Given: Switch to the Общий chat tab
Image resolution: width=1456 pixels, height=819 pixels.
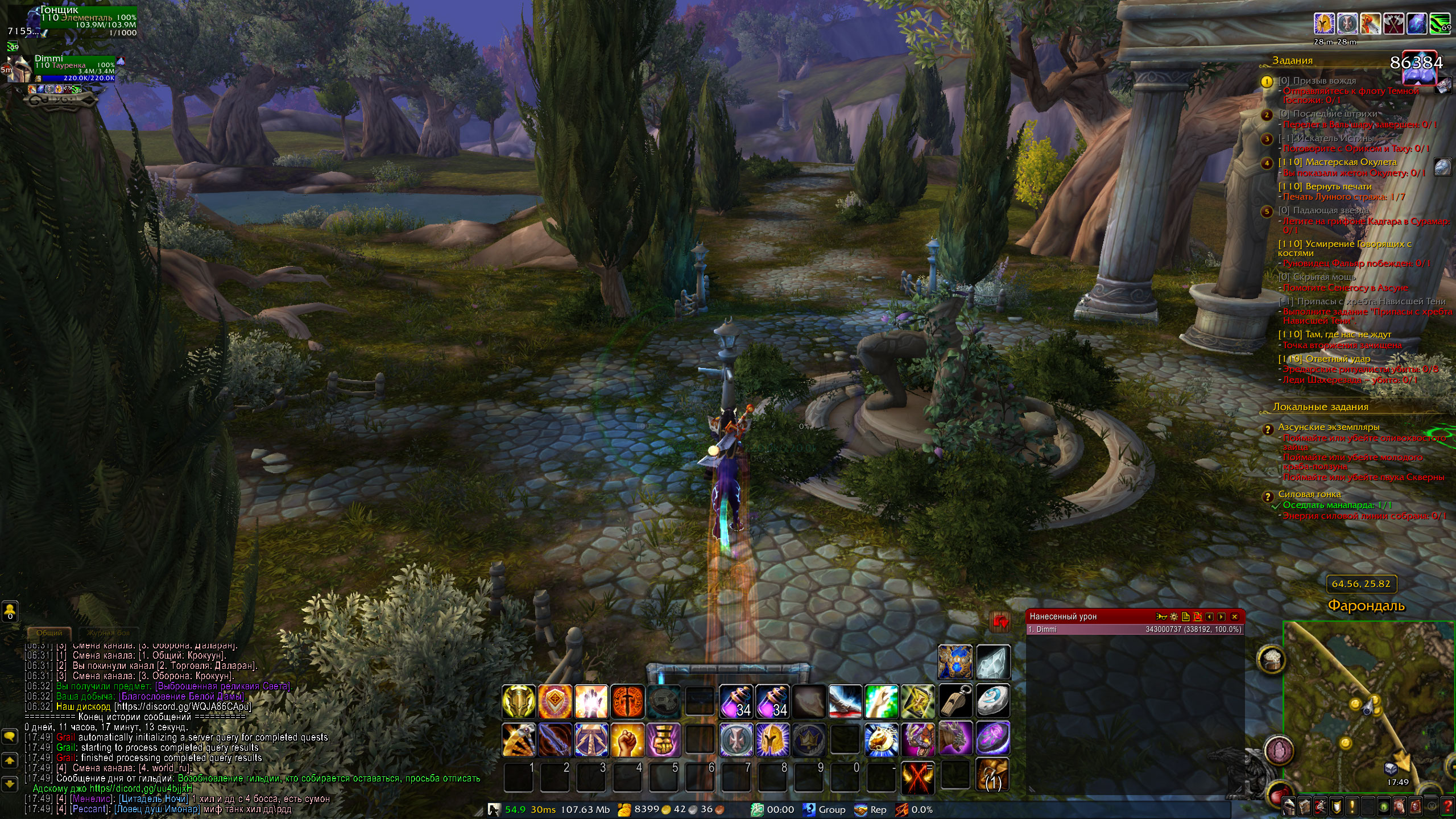Looking at the screenshot, I should pos(49,632).
